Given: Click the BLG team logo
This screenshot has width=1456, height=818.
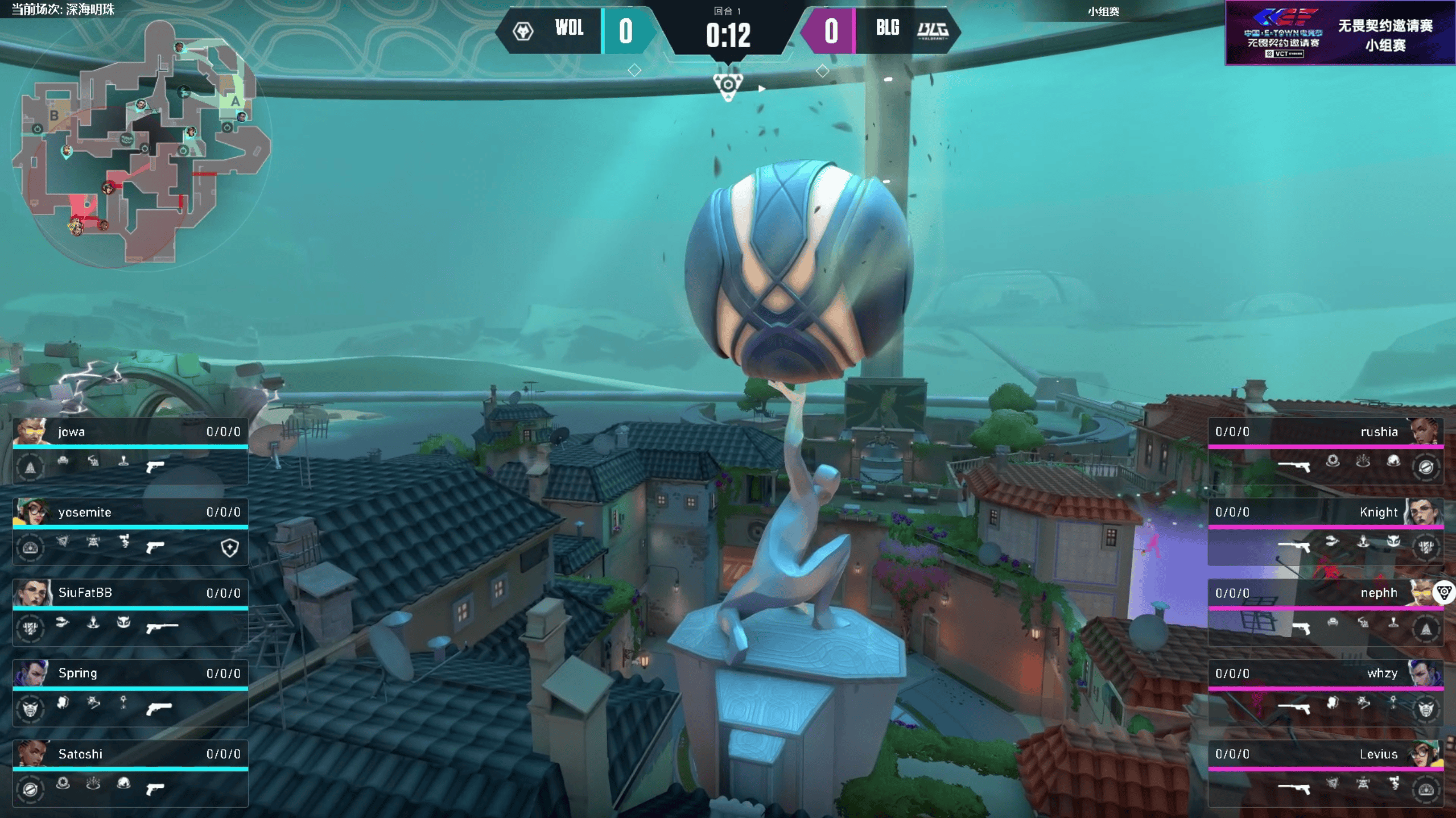Looking at the screenshot, I should [x=933, y=30].
